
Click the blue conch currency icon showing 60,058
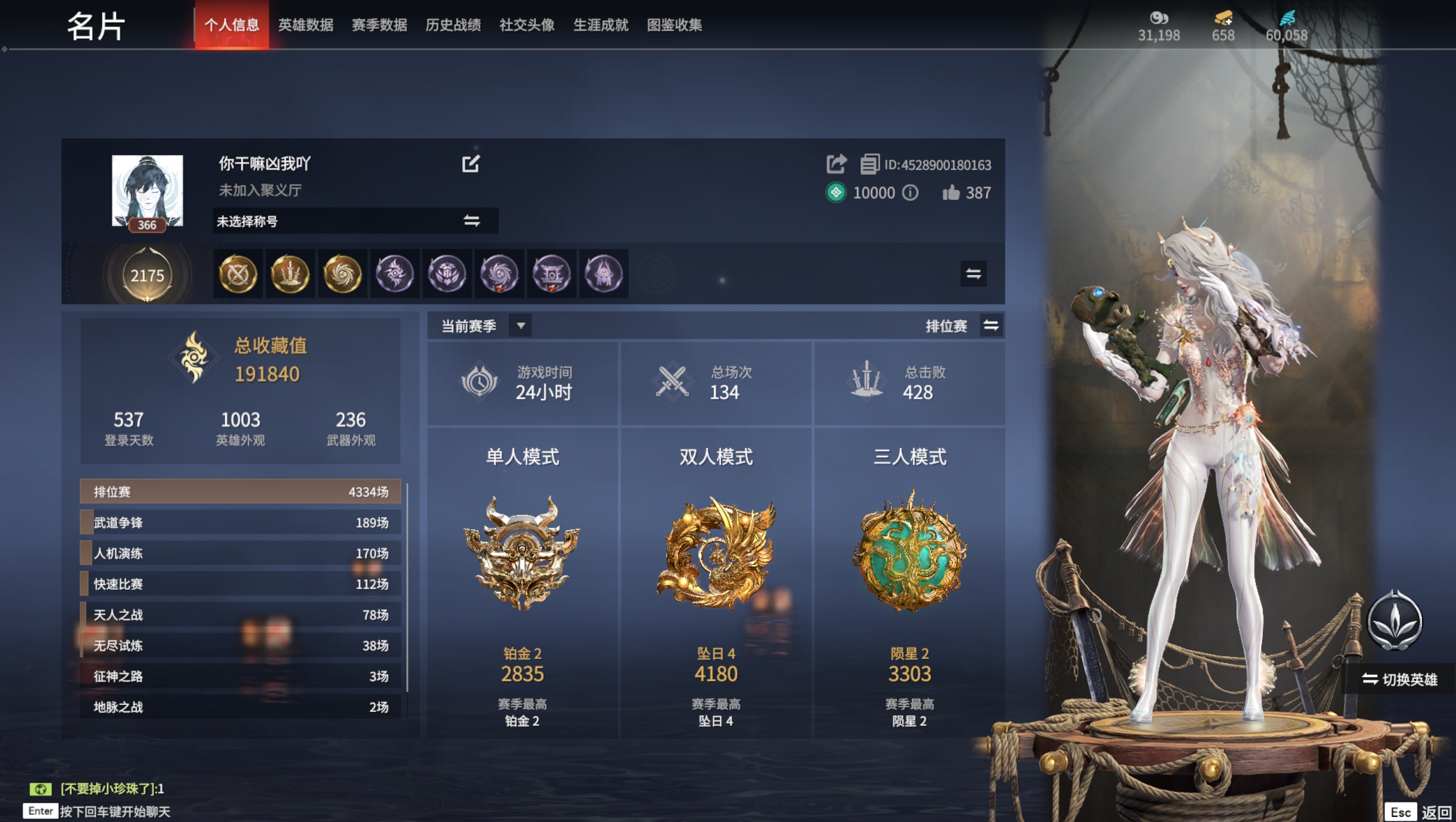click(x=1289, y=19)
